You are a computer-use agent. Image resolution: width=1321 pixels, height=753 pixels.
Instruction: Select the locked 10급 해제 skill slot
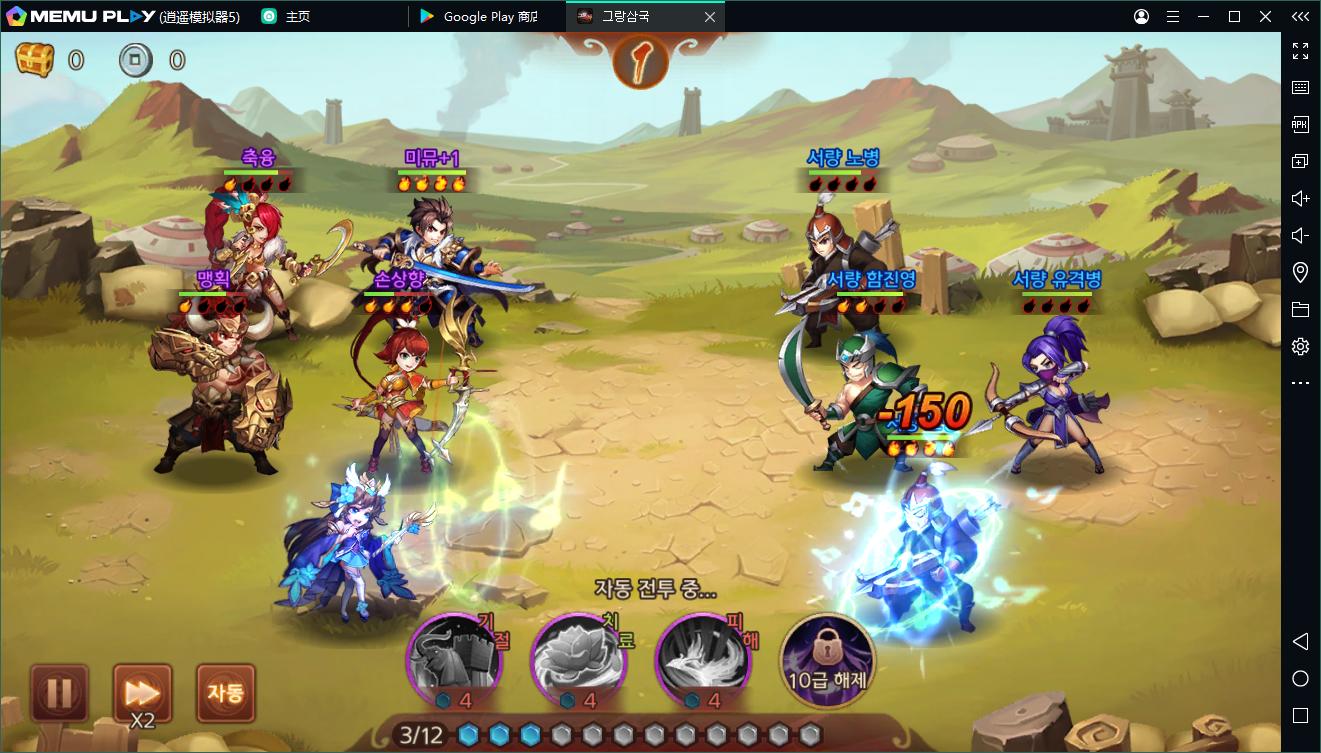826,658
